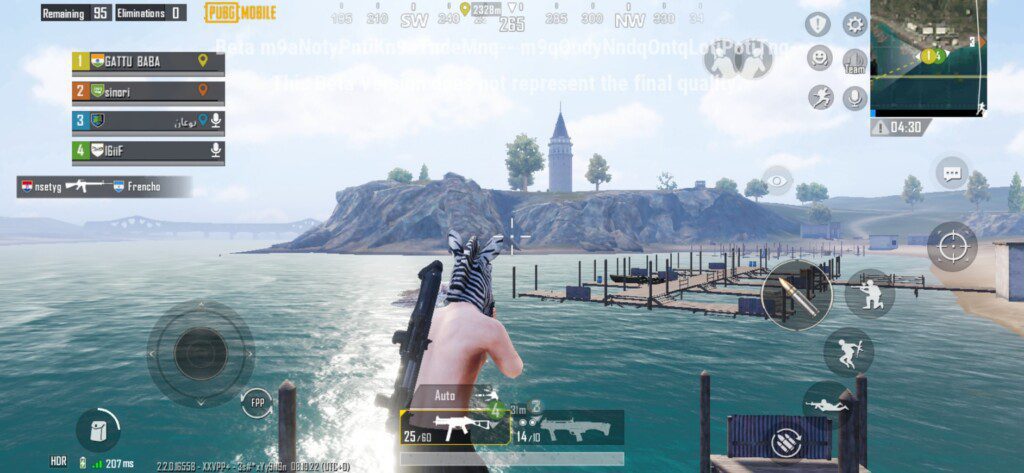Tap the jump button
This screenshot has height=473, width=1024.
[848, 352]
